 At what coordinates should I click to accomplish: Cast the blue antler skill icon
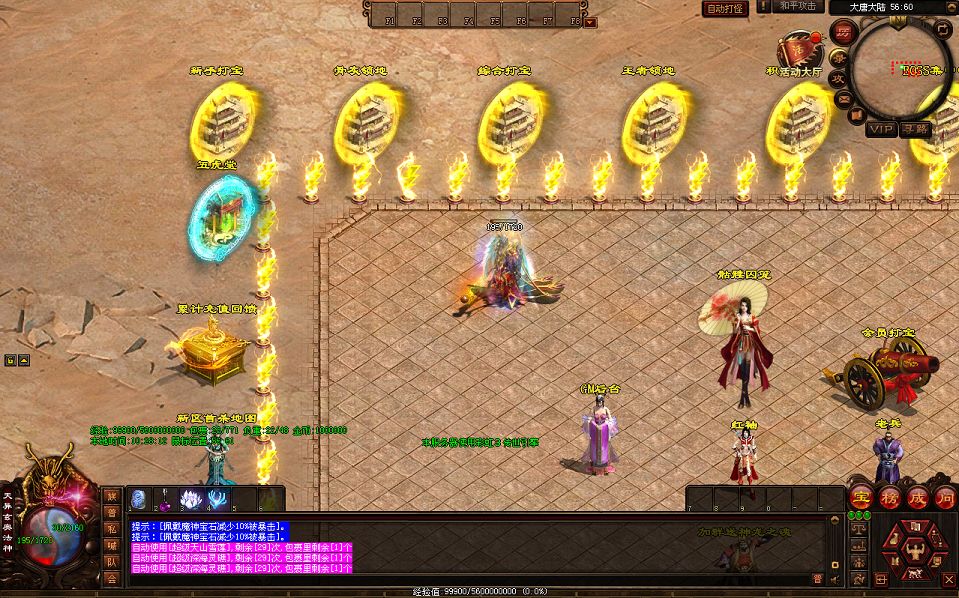pos(217,498)
